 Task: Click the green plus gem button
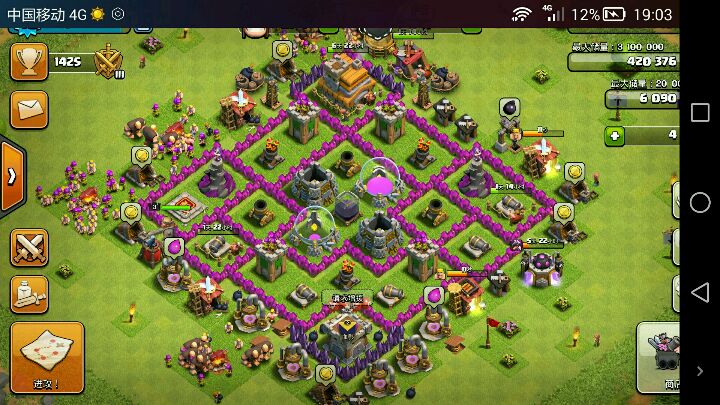click(614, 134)
